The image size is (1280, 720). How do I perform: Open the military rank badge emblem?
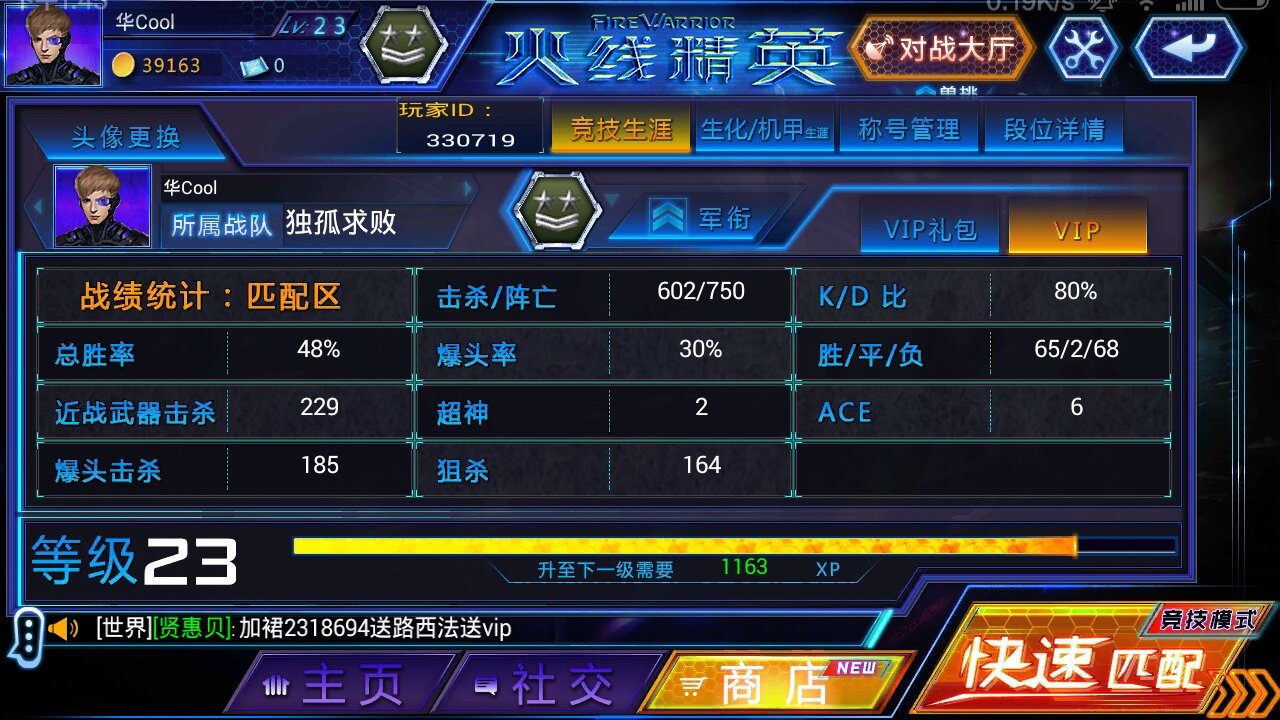click(x=557, y=211)
